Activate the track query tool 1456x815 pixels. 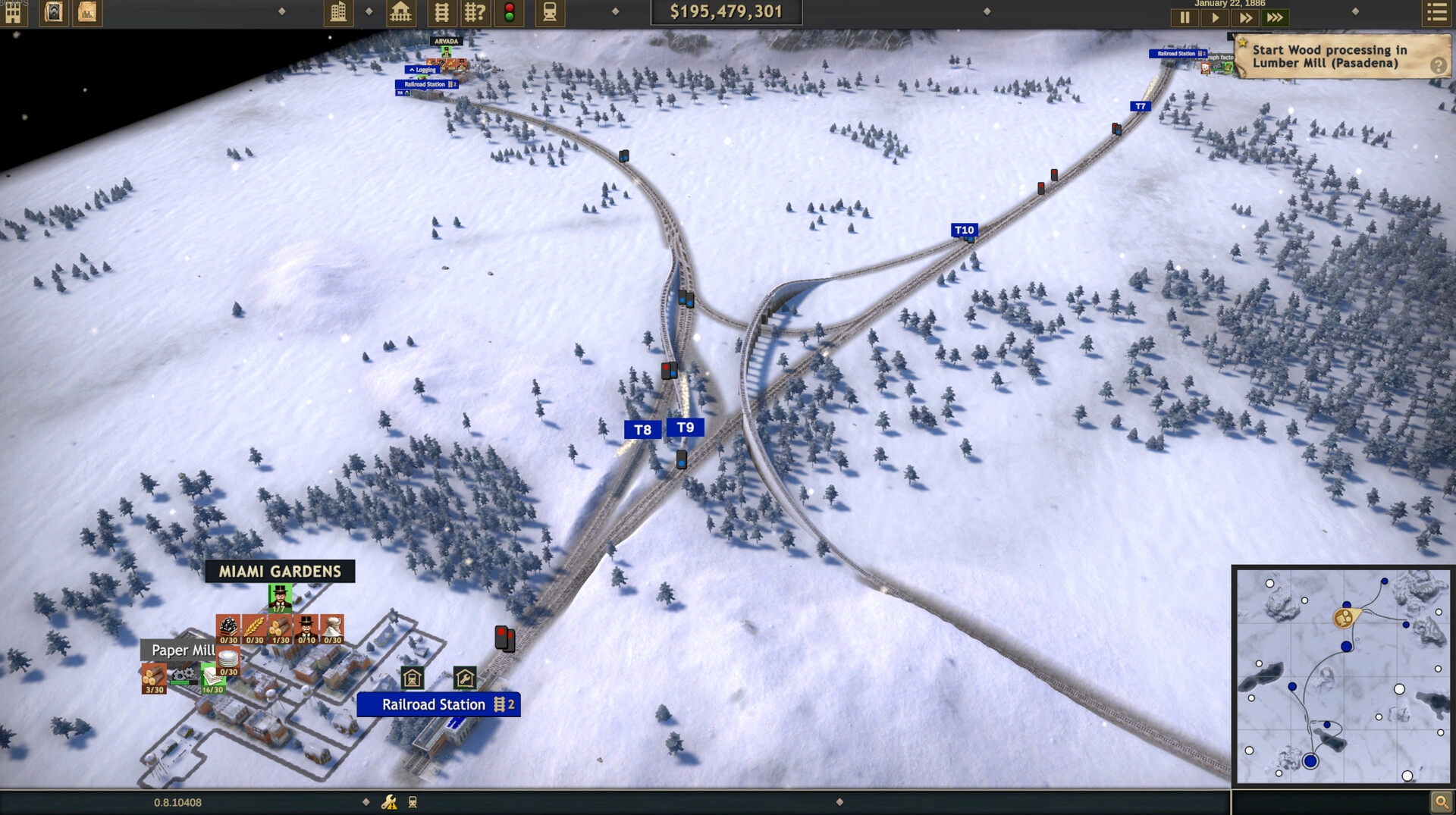click(475, 12)
